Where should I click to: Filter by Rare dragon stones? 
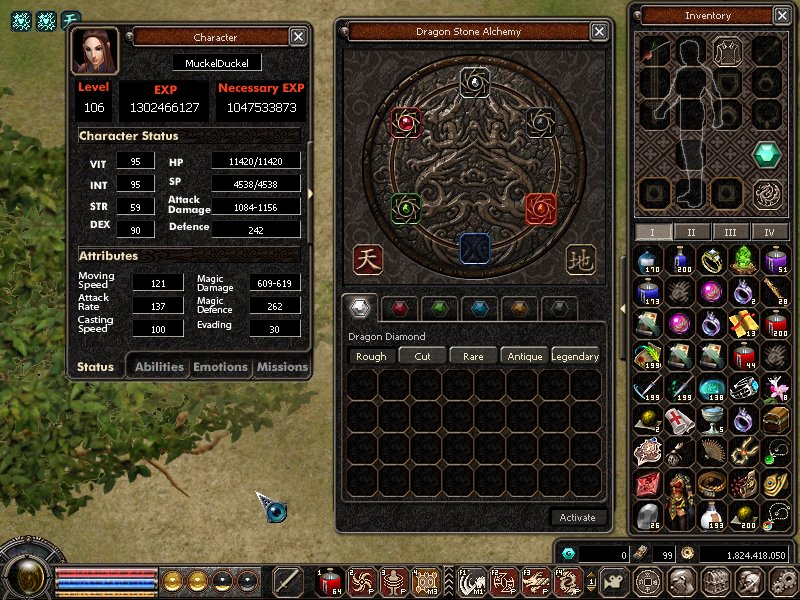(x=473, y=356)
